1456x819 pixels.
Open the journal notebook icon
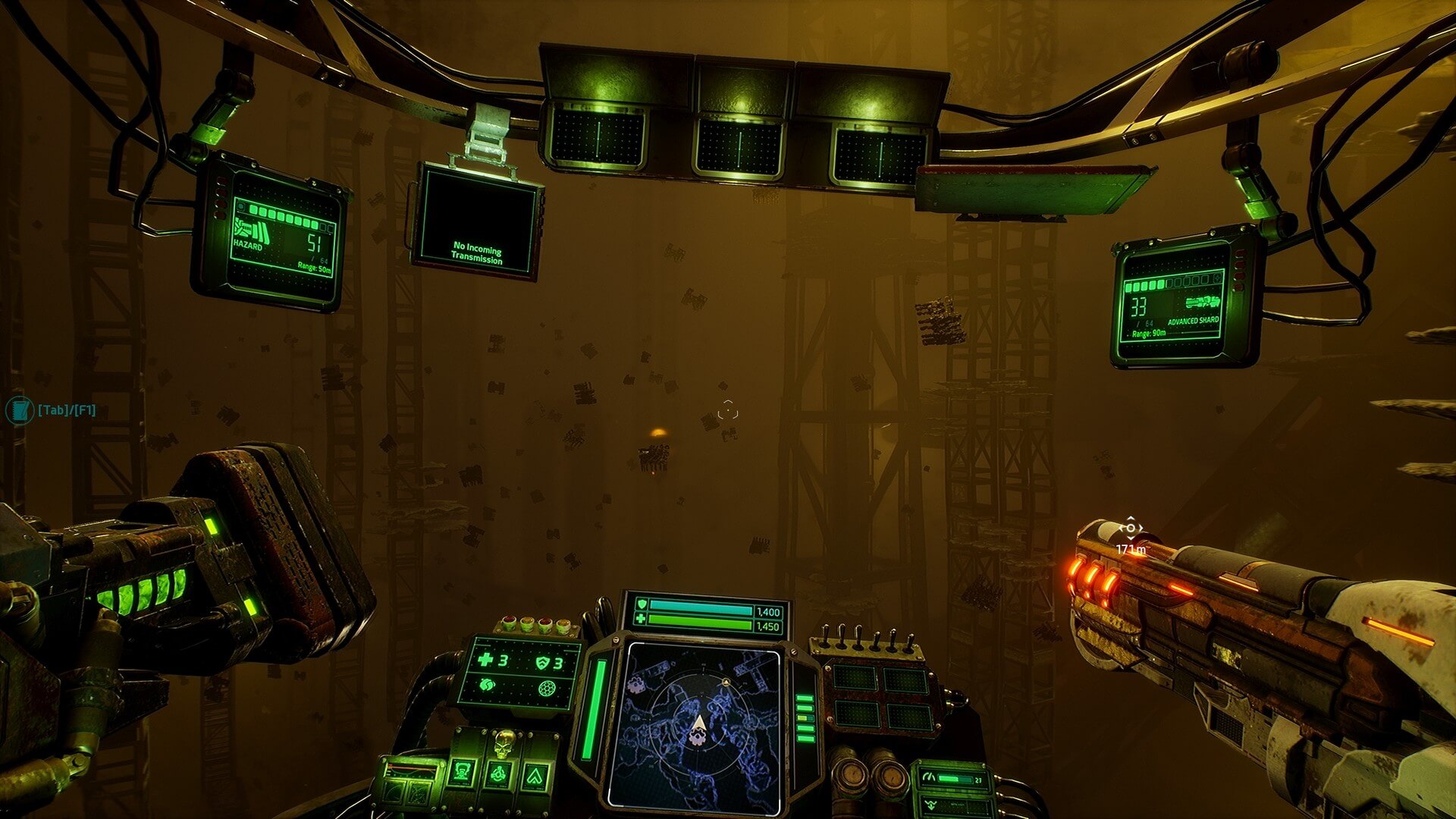18,410
